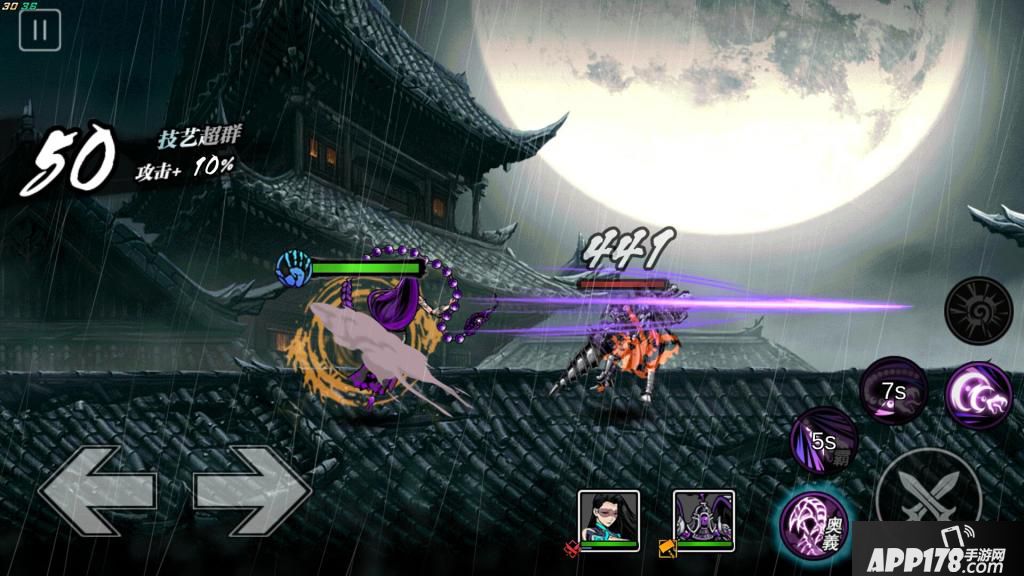This screenshot has height=576, width=1024.
Task: Use the skill showing 5s cooldown
Action: pos(824,441)
